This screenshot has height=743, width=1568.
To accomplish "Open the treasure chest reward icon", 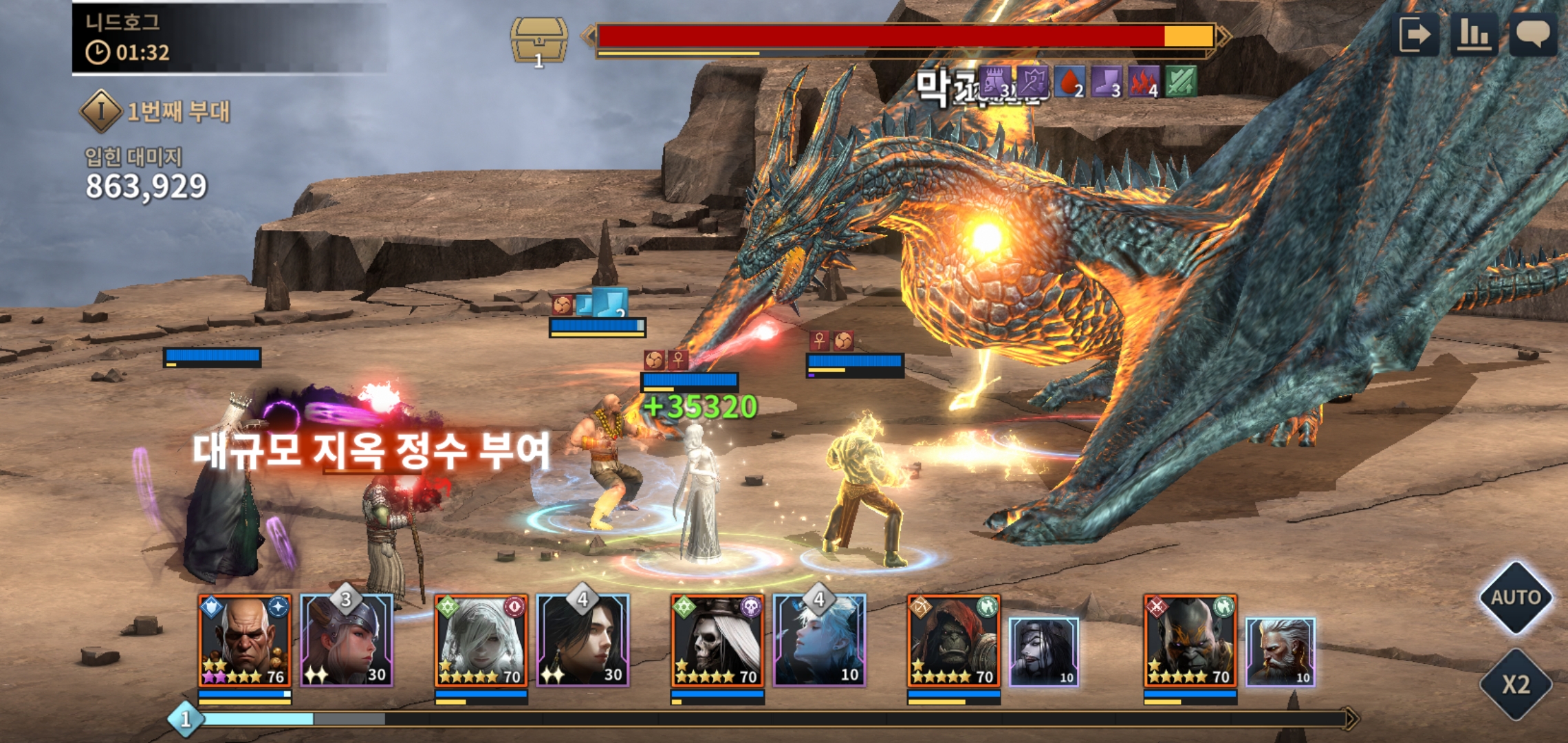I will [x=538, y=41].
